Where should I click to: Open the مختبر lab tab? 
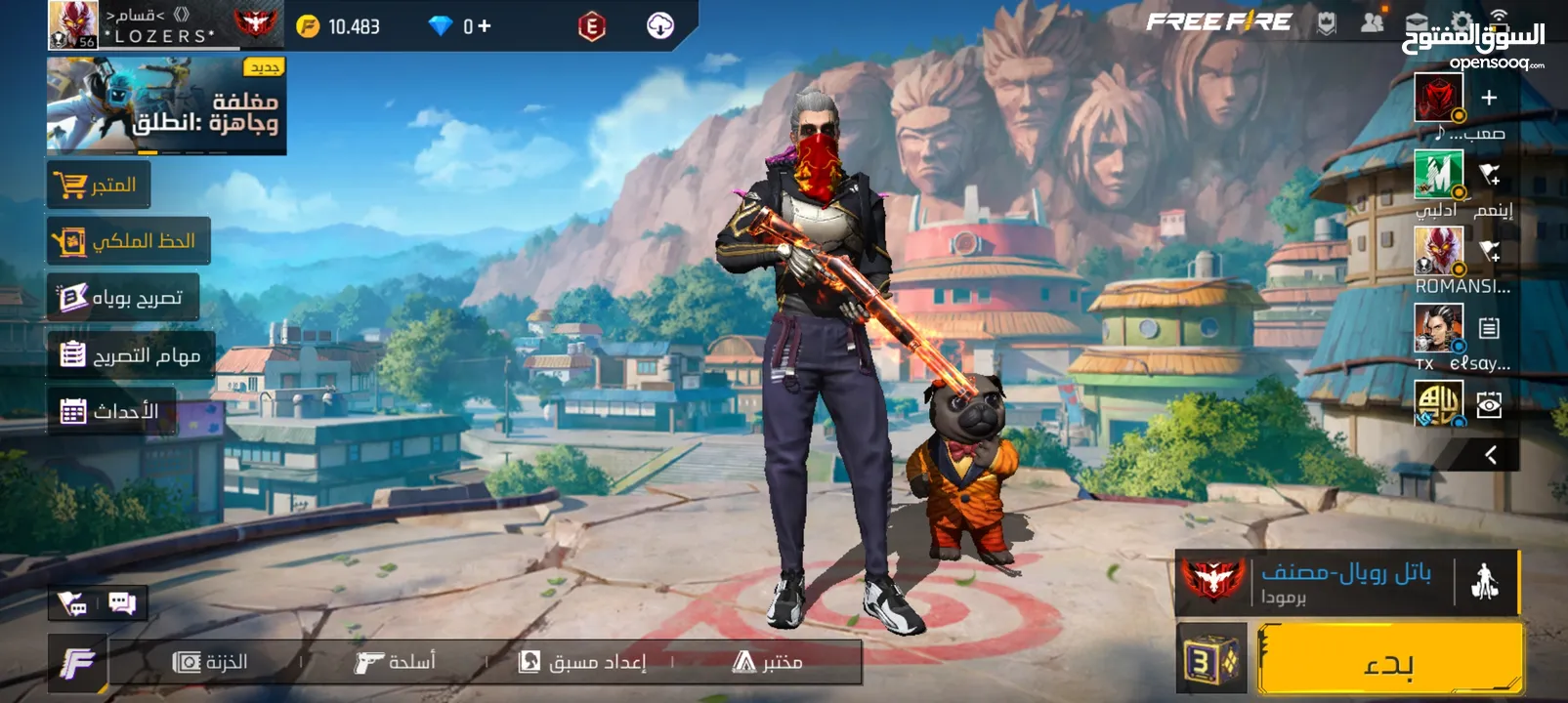768,662
